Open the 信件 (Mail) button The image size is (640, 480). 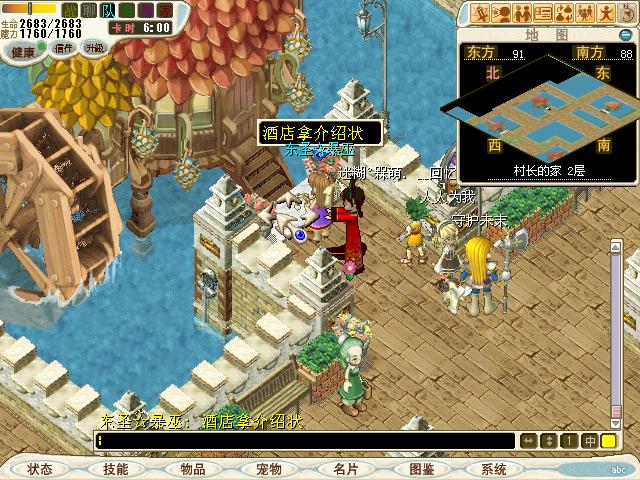coord(64,48)
